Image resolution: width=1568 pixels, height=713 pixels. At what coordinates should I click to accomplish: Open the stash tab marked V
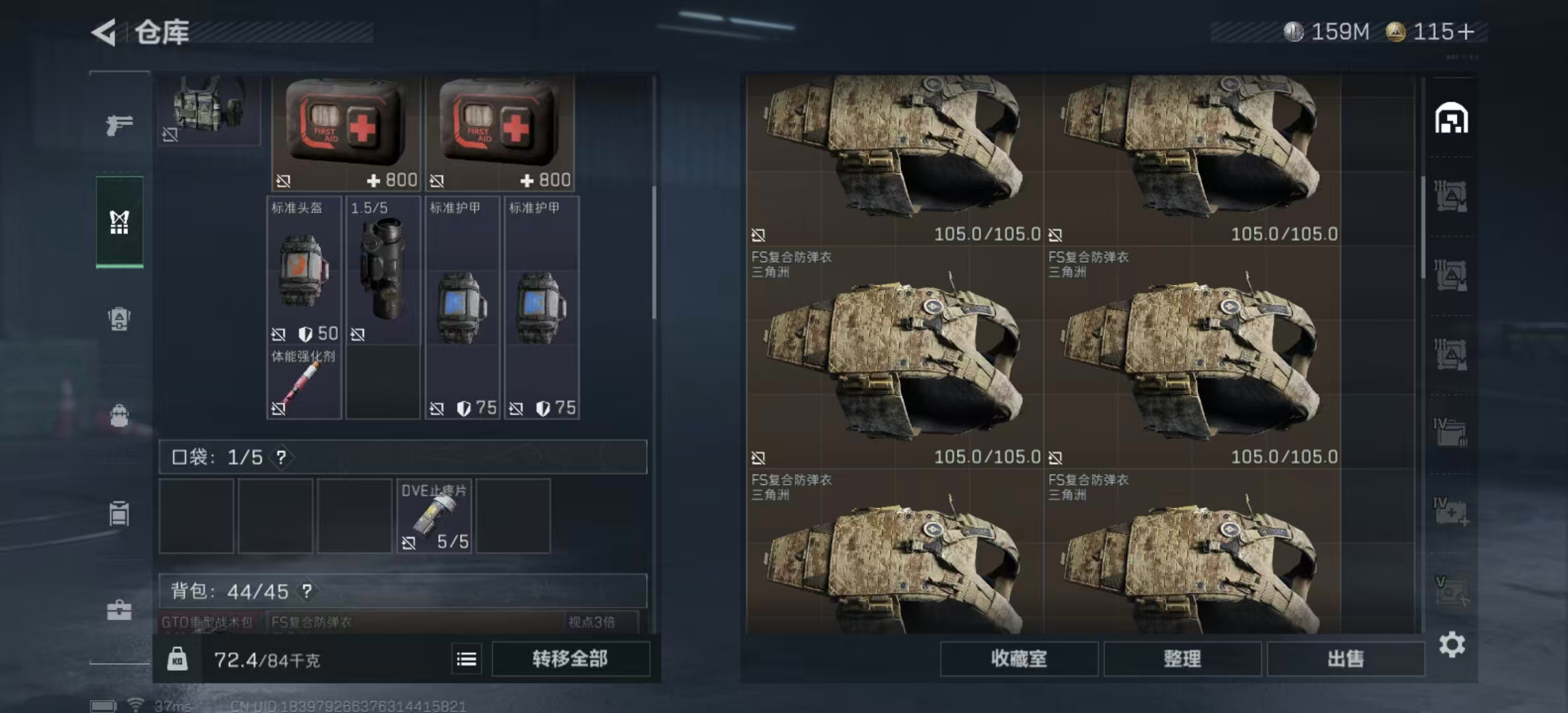coord(1451,591)
